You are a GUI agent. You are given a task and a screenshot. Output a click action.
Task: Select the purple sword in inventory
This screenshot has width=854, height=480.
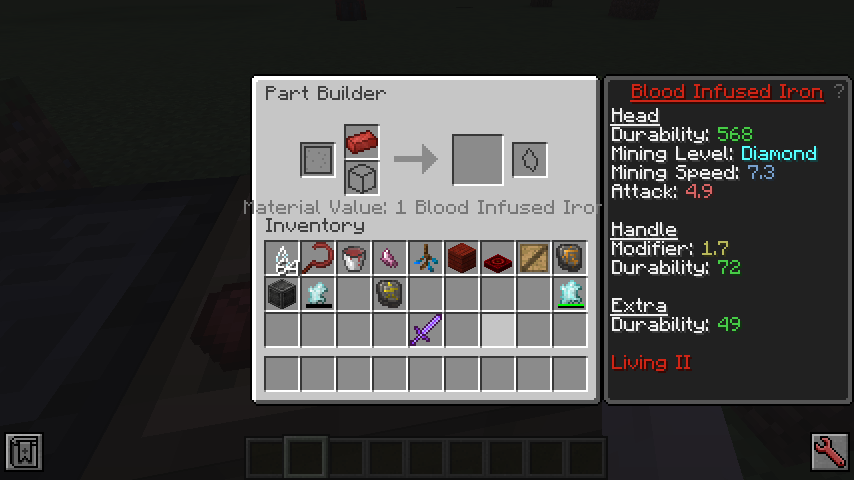(425, 329)
